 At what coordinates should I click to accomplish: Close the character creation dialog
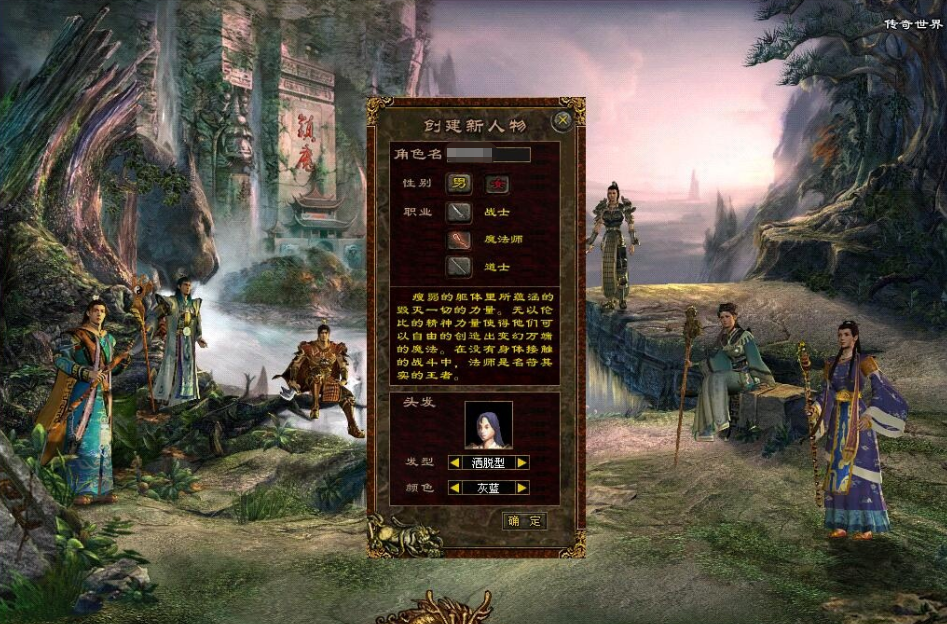[x=563, y=121]
